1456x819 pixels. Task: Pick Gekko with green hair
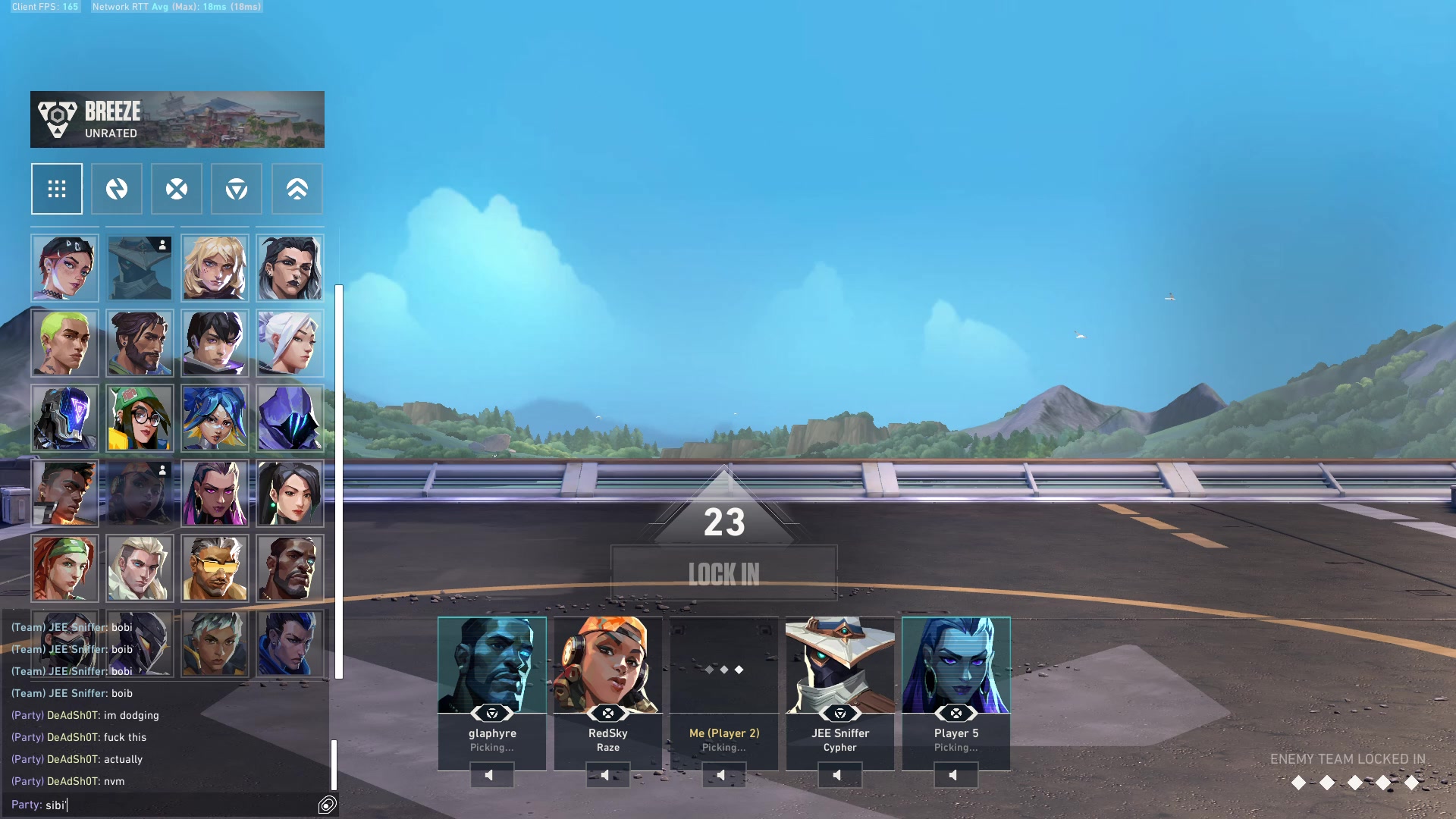(64, 344)
